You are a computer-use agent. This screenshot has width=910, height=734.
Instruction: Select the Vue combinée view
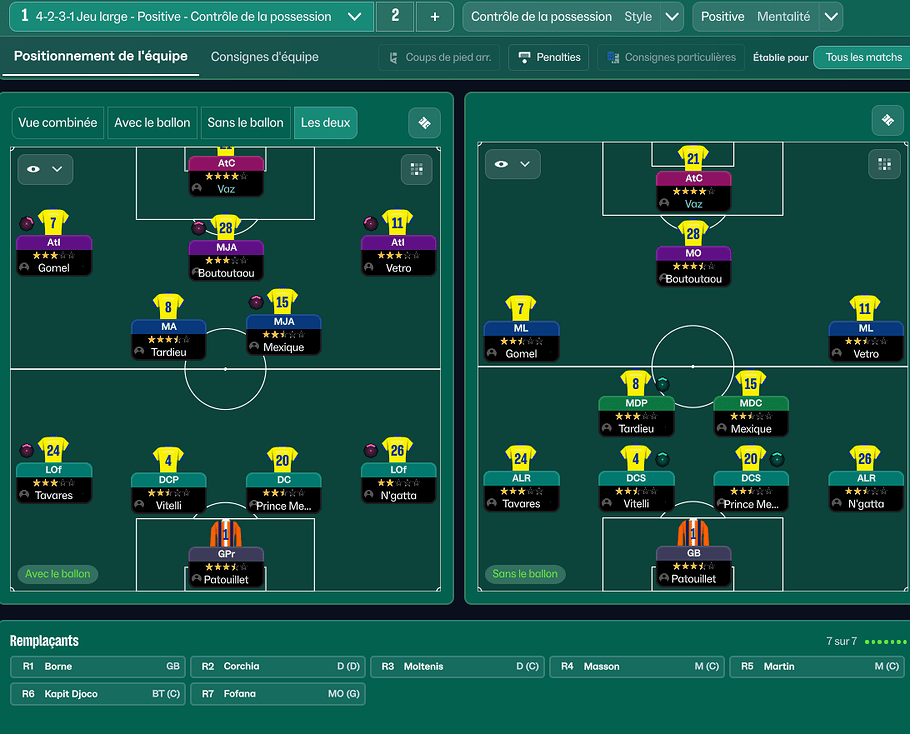coord(58,122)
